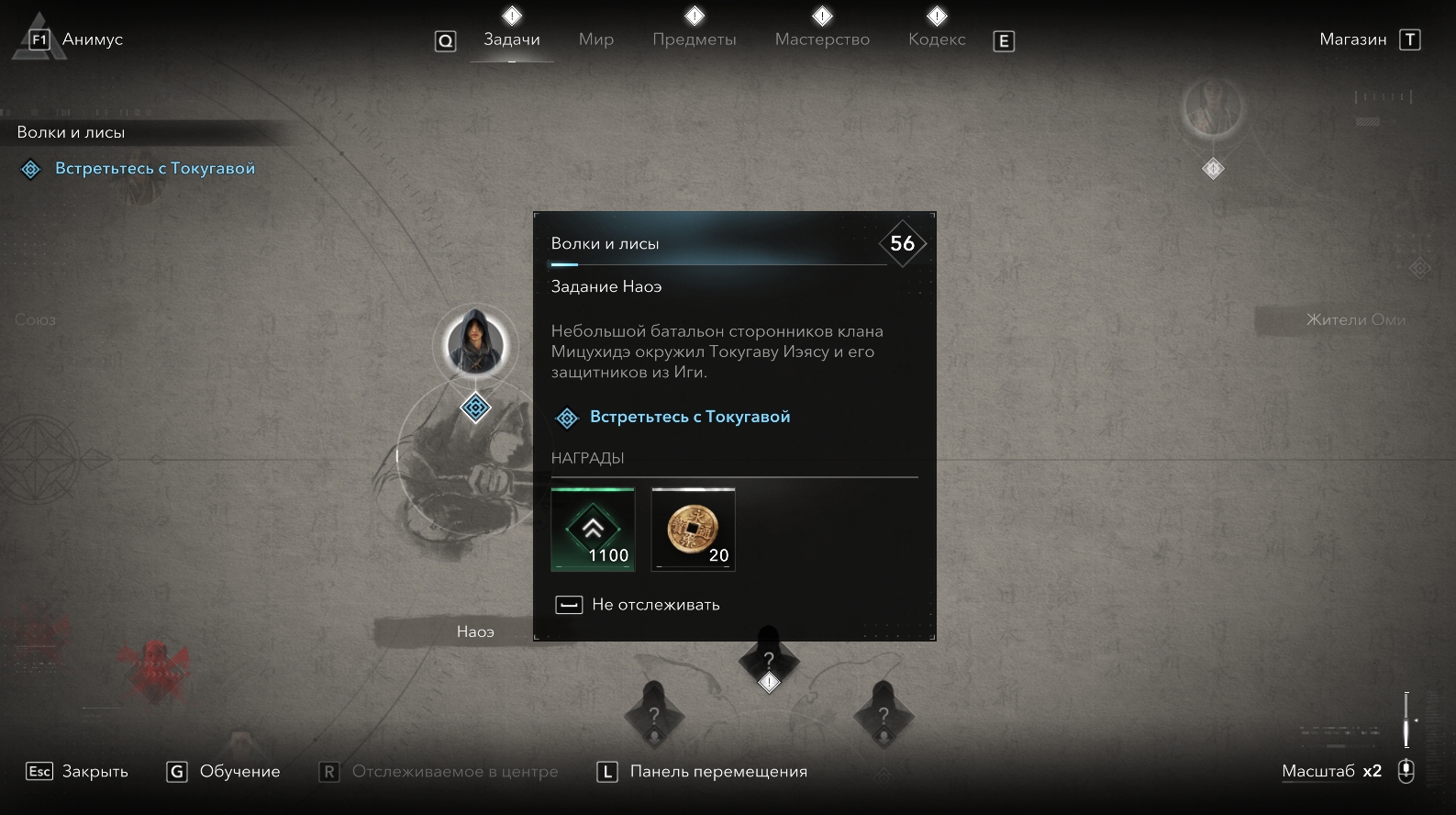Switch to the Задачи tab
This screenshot has height=815, width=1456.
[512, 39]
